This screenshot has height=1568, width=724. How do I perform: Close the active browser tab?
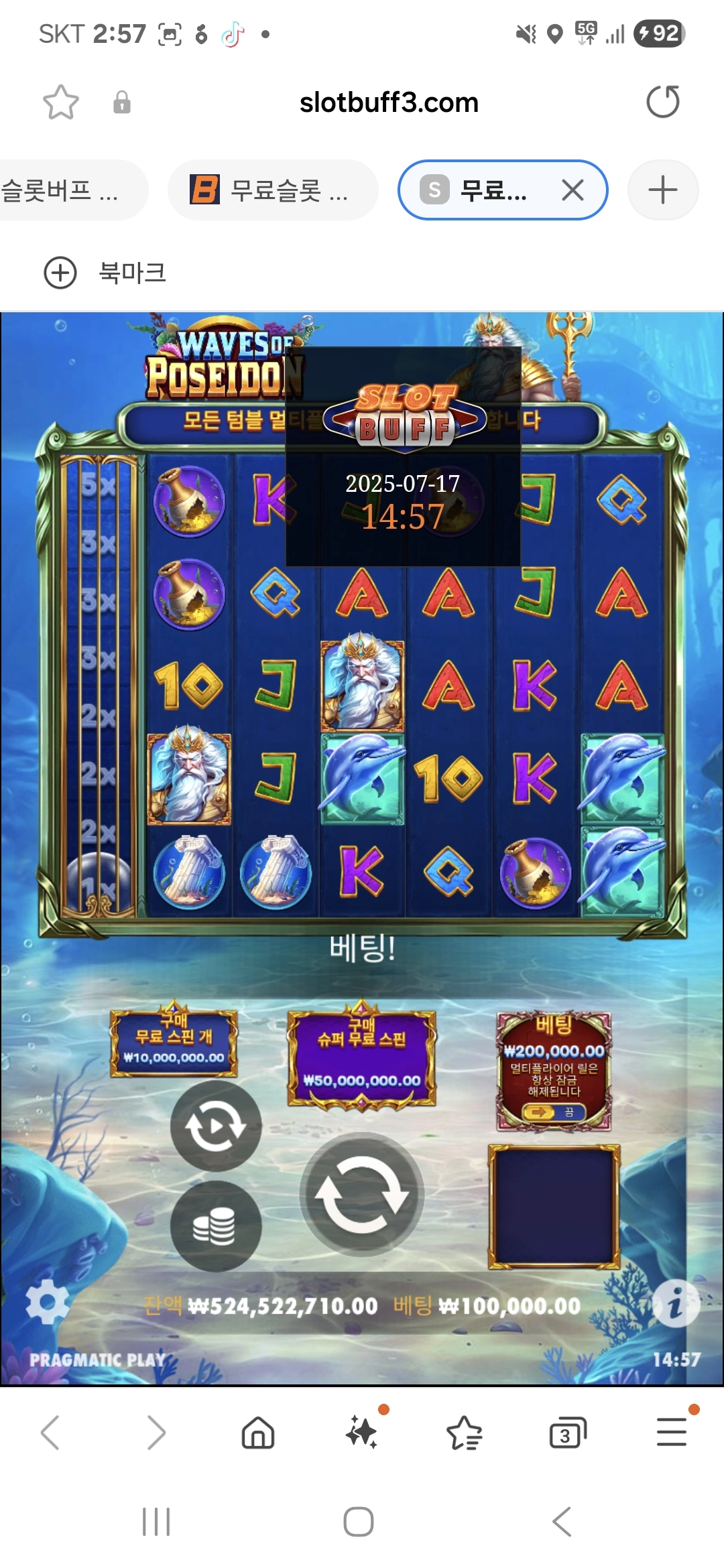click(572, 190)
